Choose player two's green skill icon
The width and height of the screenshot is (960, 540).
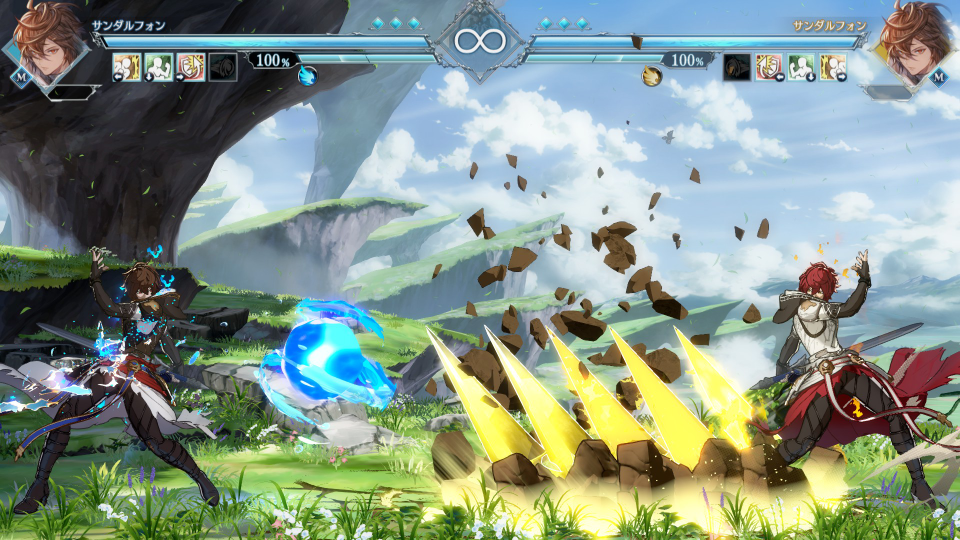pyautogui.click(x=801, y=67)
